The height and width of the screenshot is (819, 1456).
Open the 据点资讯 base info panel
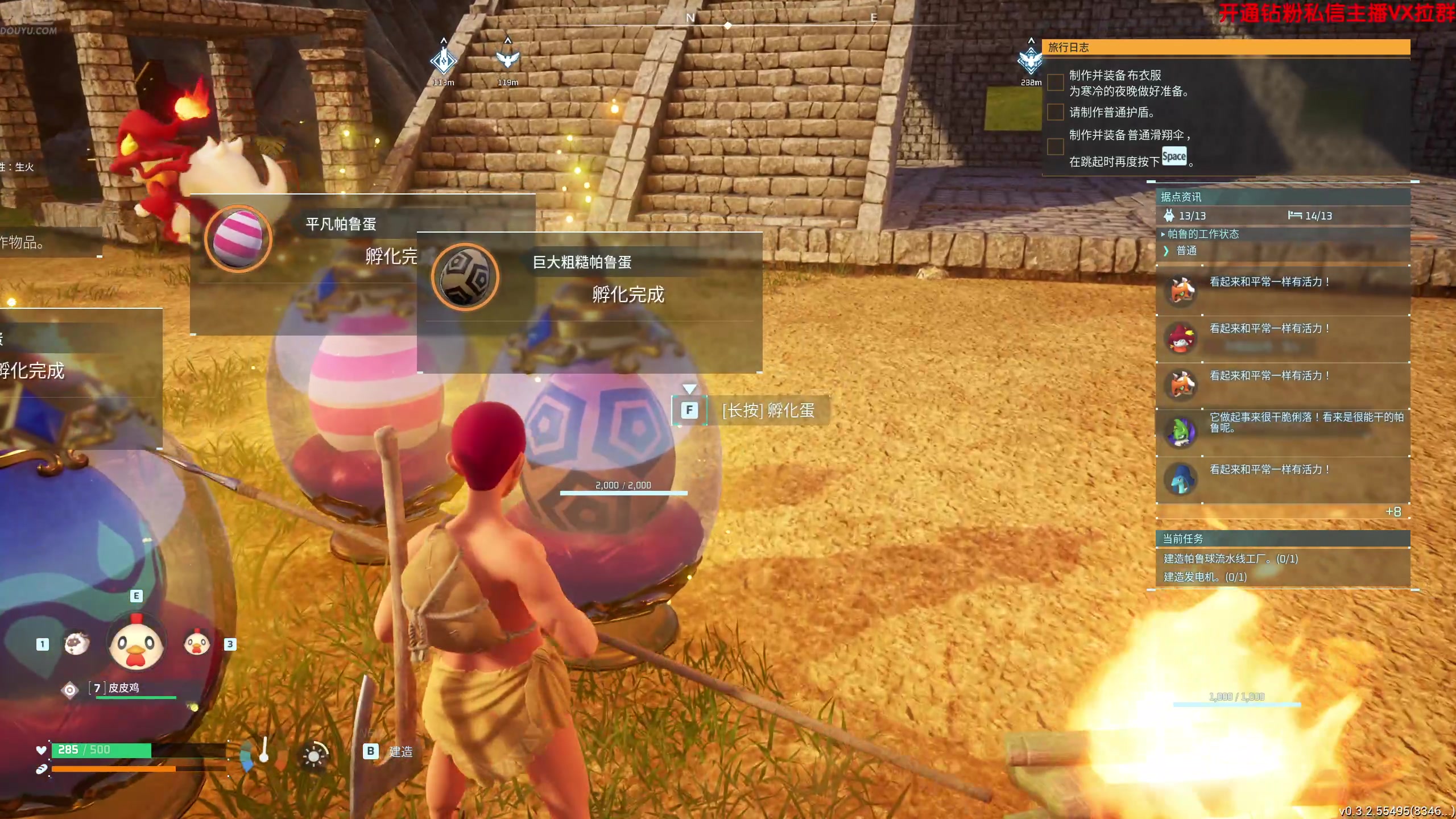[x=1181, y=197]
